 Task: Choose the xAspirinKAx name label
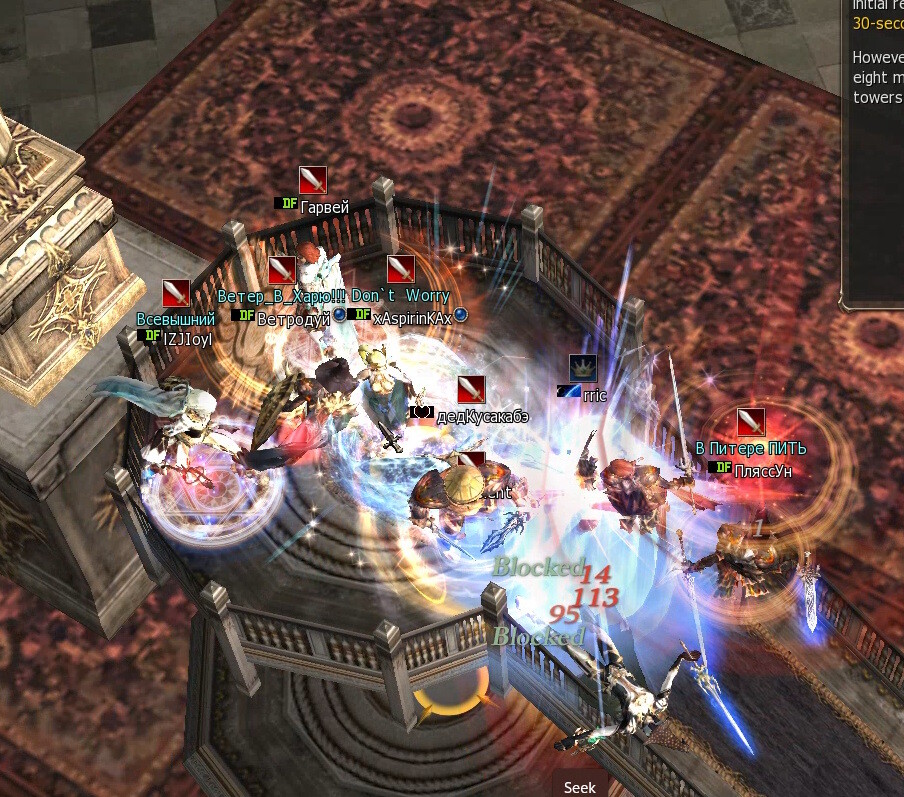coord(412,318)
